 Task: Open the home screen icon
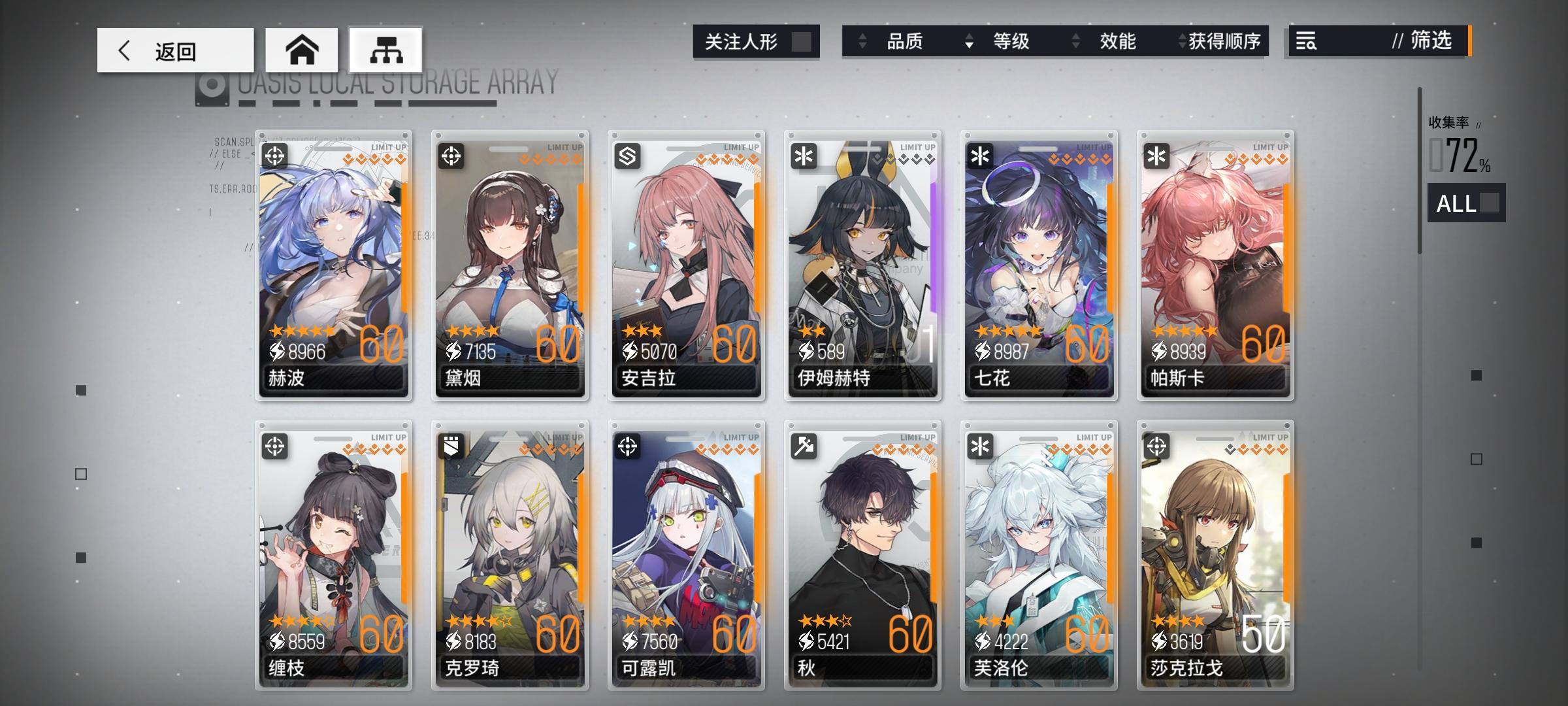click(301, 49)
